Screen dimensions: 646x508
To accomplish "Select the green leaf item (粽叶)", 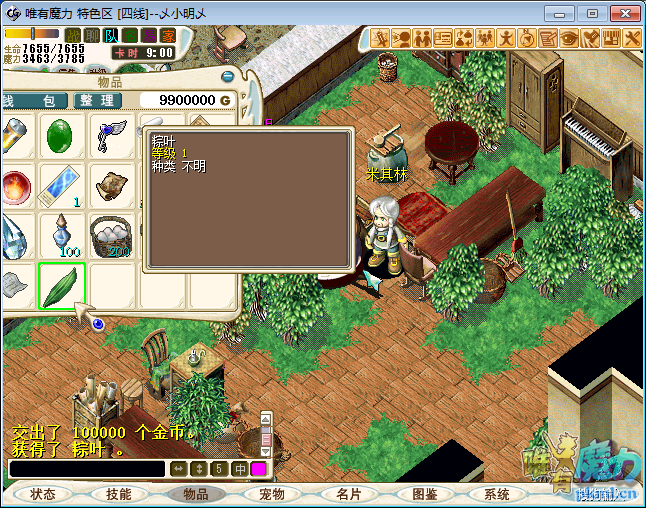I will 62,285.
